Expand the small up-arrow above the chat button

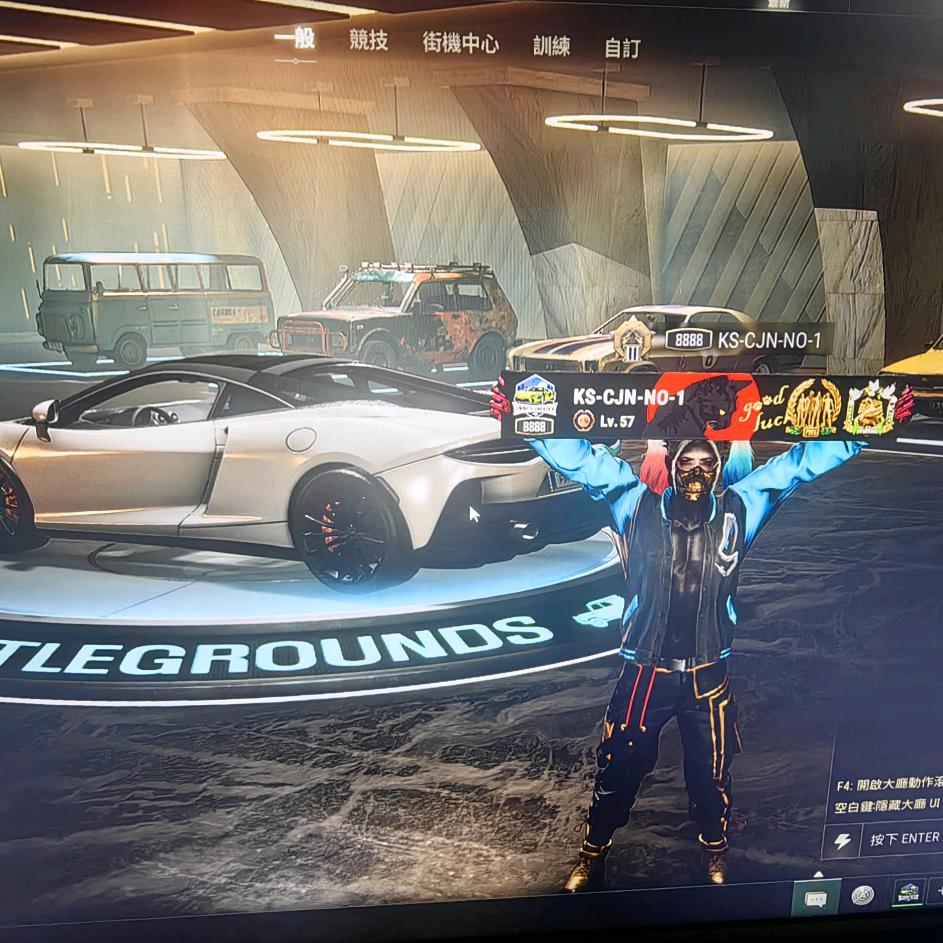coord(817,873)
